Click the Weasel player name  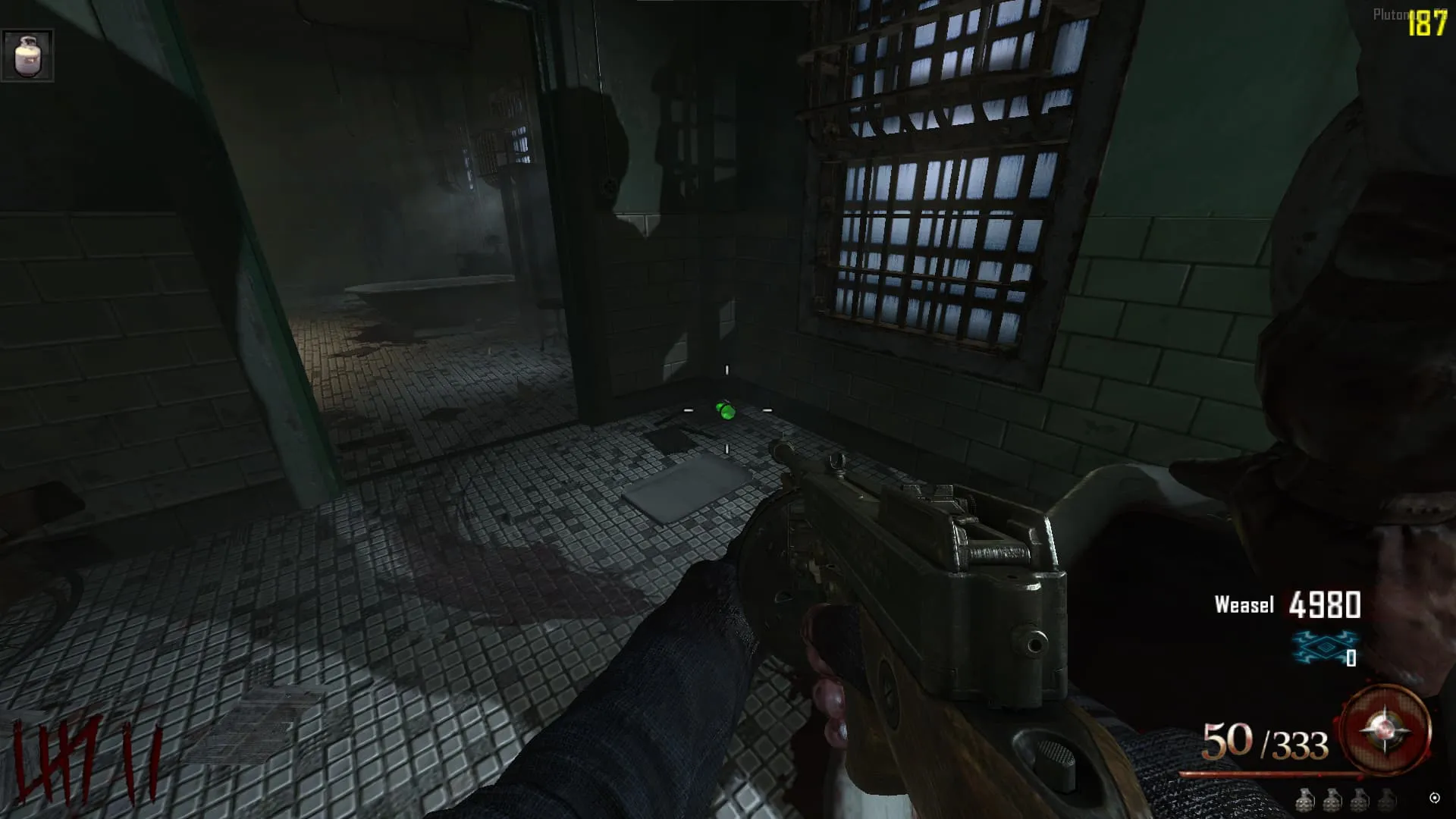coord(1244,604)
